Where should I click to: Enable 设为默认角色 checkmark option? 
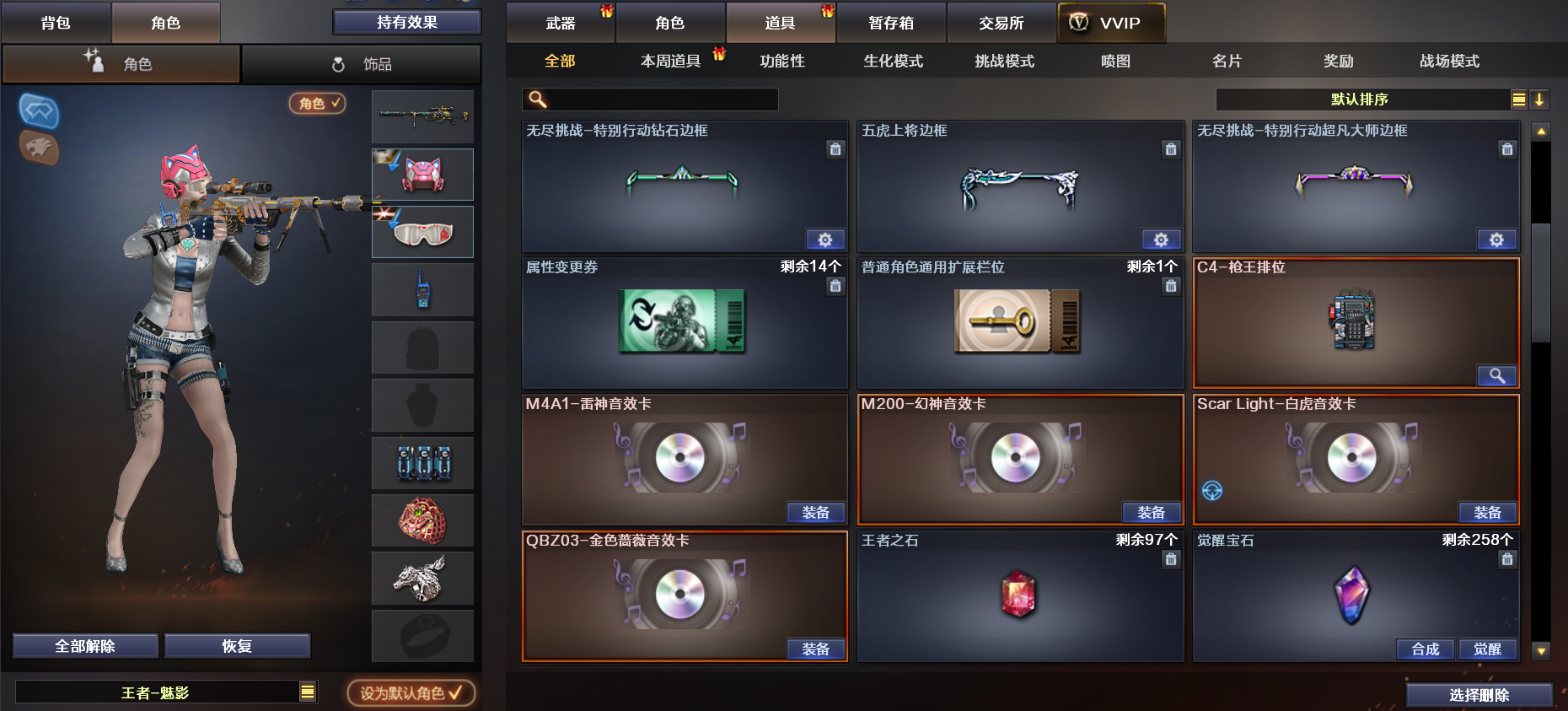pos(411,692)
